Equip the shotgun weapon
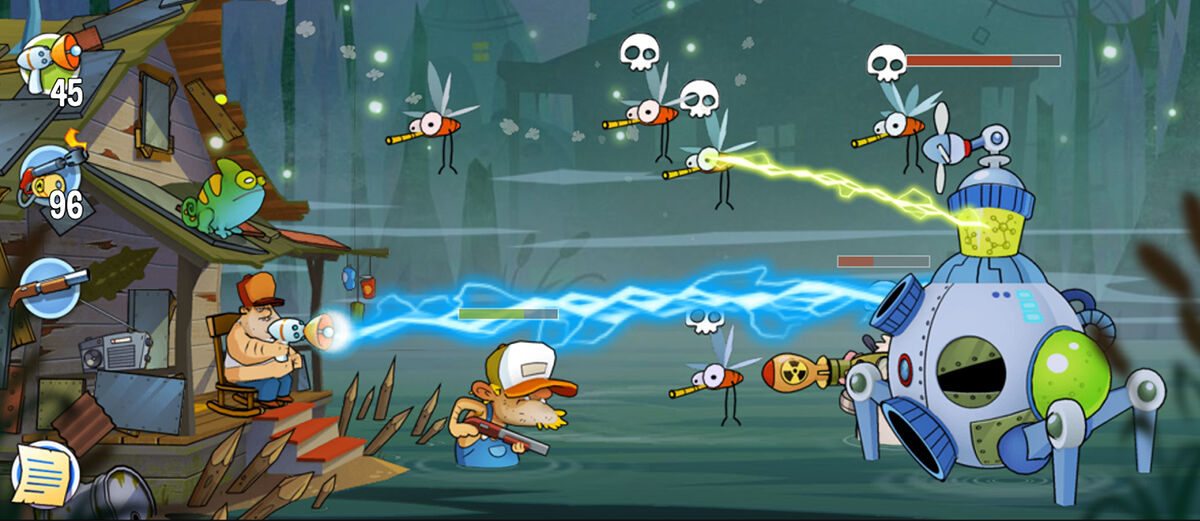Image resolution: width=1200 pixels, height=521 pixels. pos(48,286)
